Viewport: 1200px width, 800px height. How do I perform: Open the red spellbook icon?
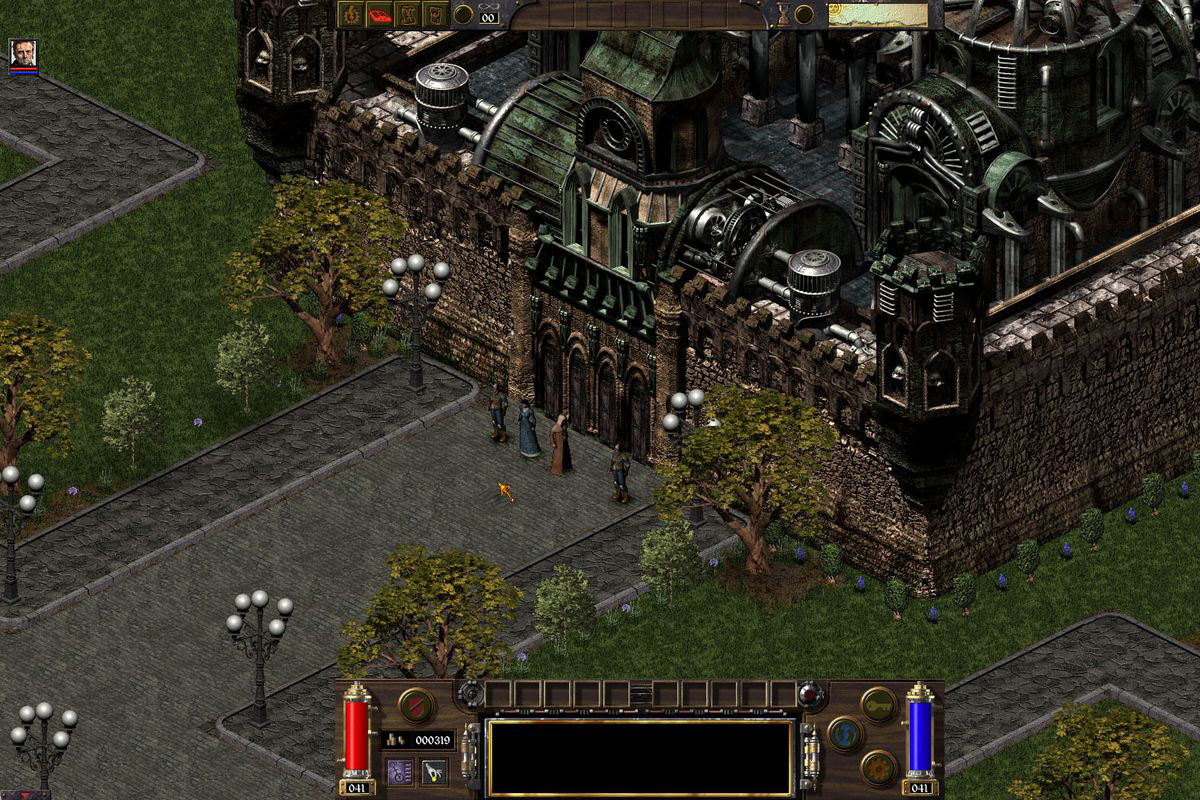[381, 14]
